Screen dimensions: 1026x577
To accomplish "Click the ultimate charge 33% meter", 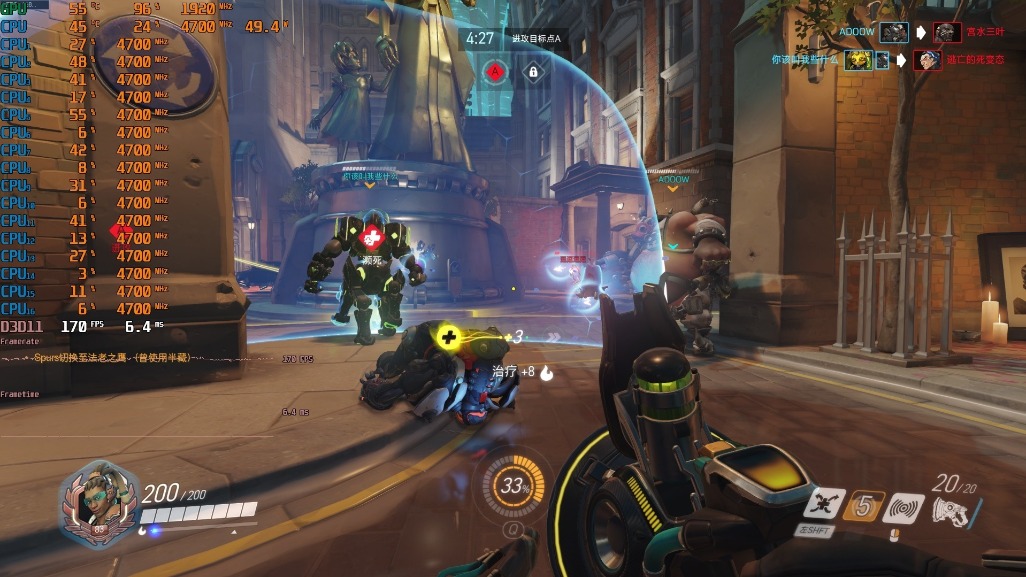I will 515,487.
